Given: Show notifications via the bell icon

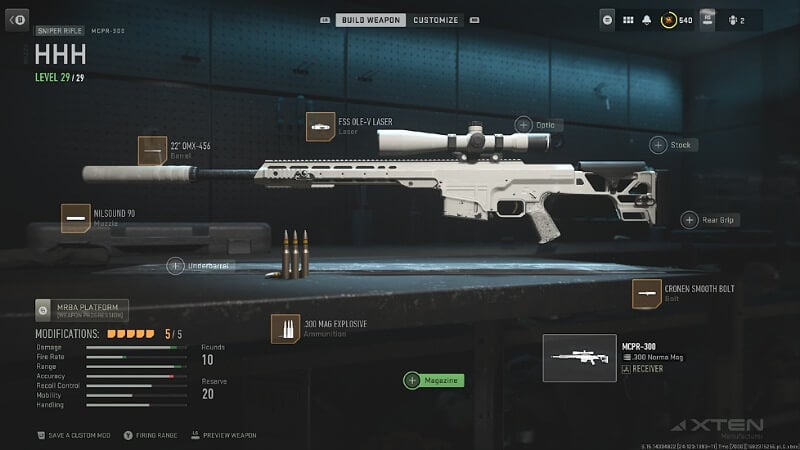Looking at the screenshot, I should coord(647,19).
